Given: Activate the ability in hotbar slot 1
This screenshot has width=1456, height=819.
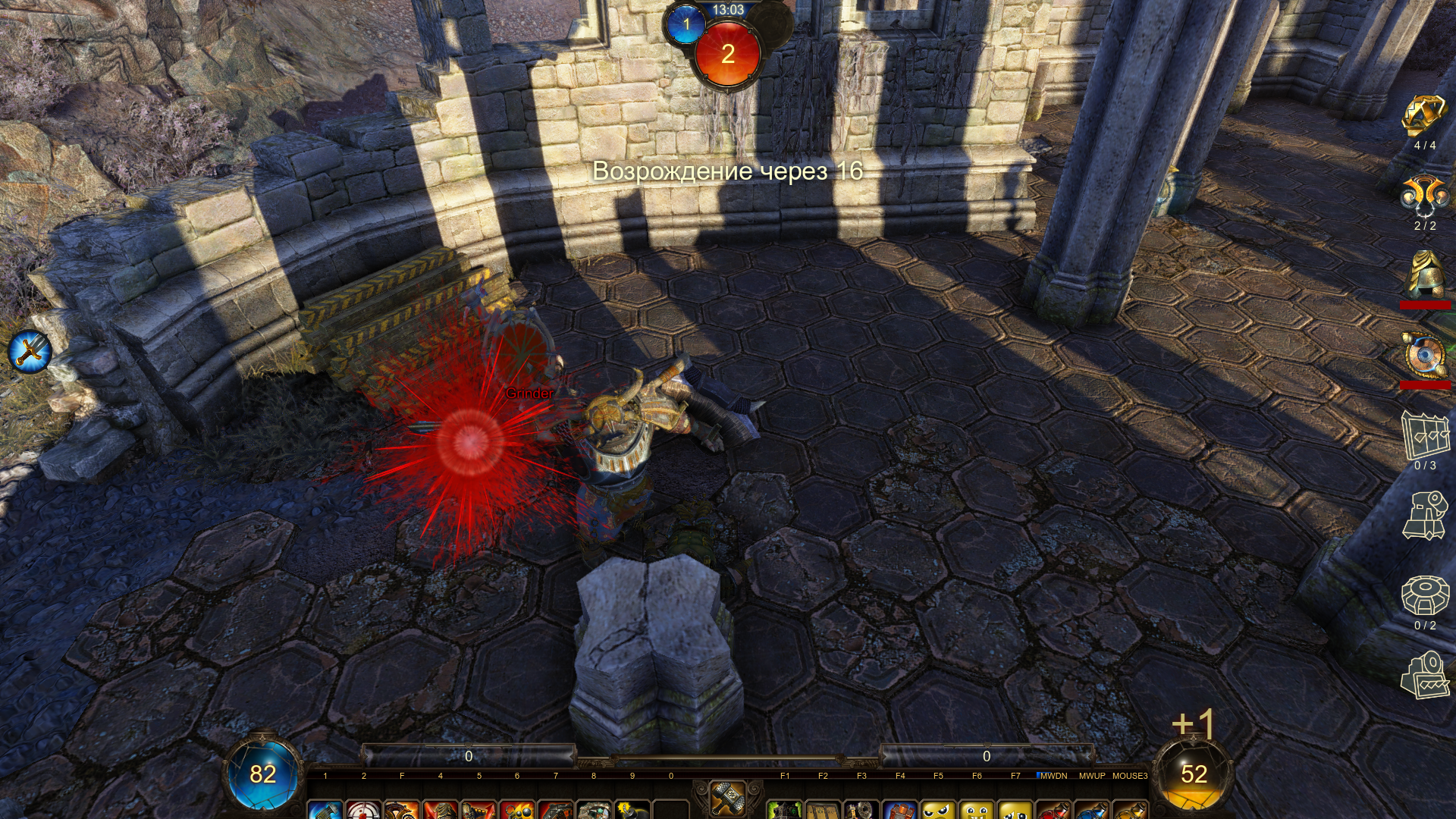Looking at the screenshot, I should tap(325, 809).
